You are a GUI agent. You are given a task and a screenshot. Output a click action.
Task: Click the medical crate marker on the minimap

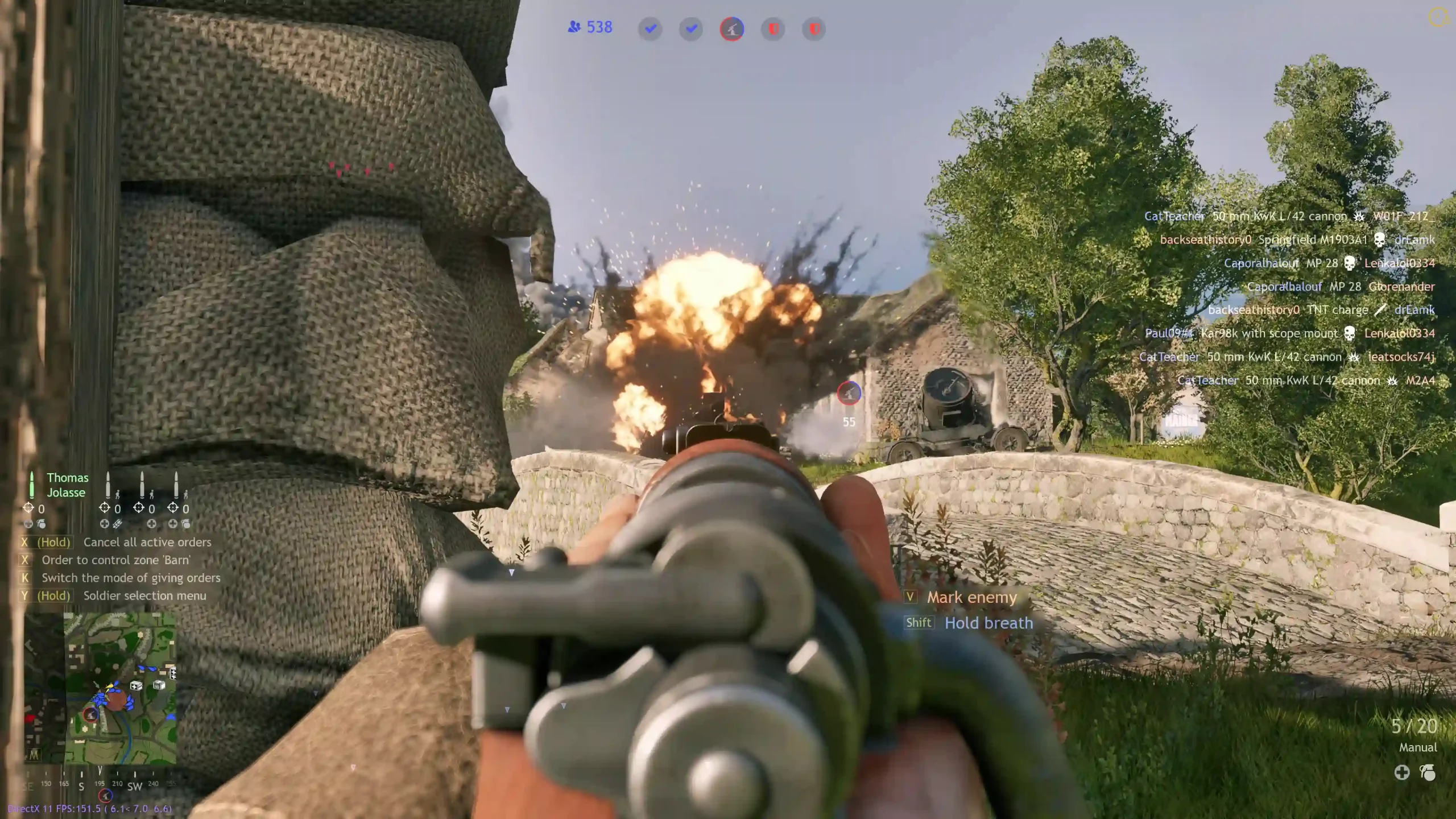136,685
